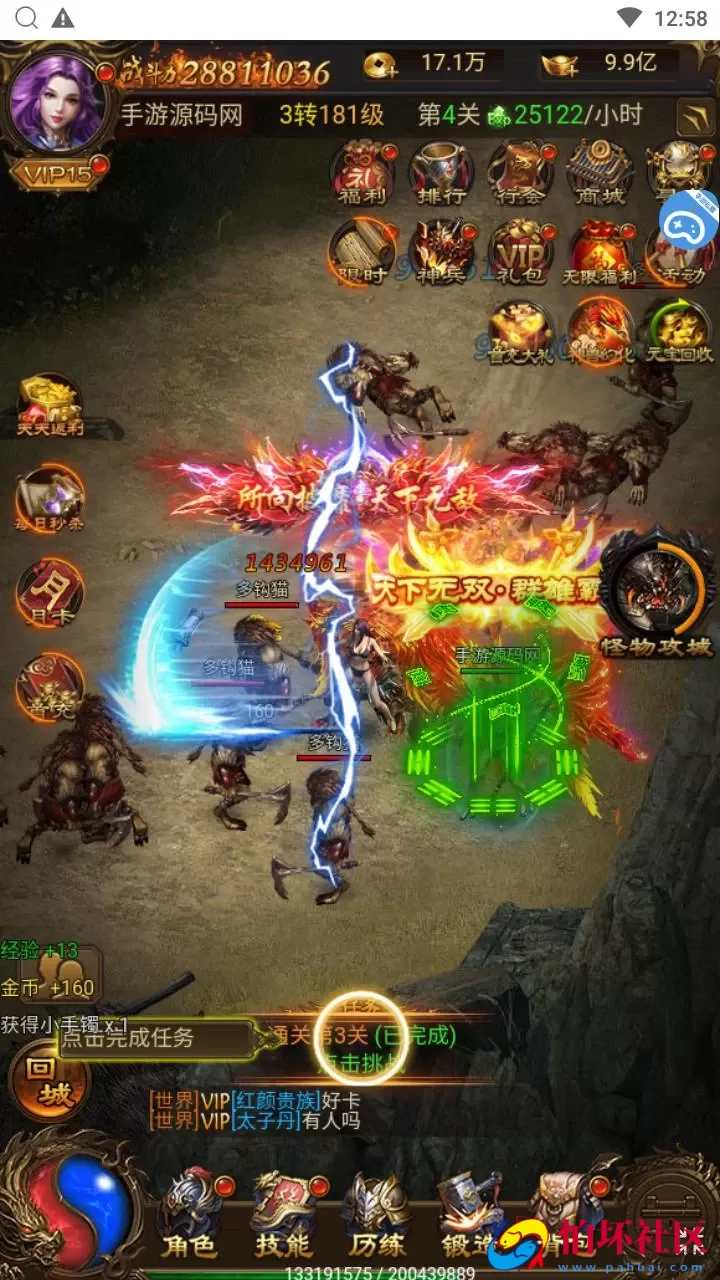Viewport: 720px width, 1280px height.
Task: Tap the 回城 return-to-town button
Action: pos(48,1081)
